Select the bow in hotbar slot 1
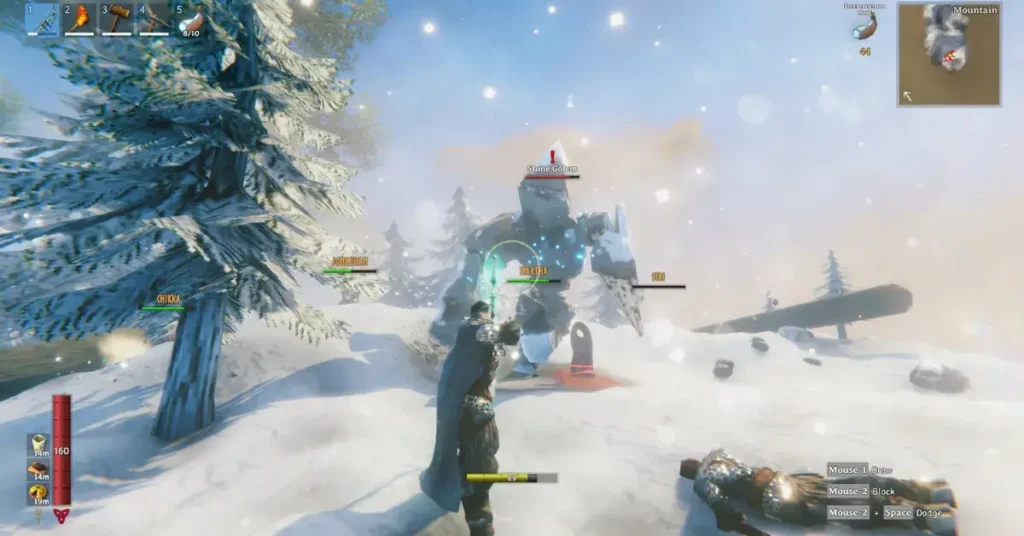This screenshot has height=536, width=1024. tap(42, 19)
